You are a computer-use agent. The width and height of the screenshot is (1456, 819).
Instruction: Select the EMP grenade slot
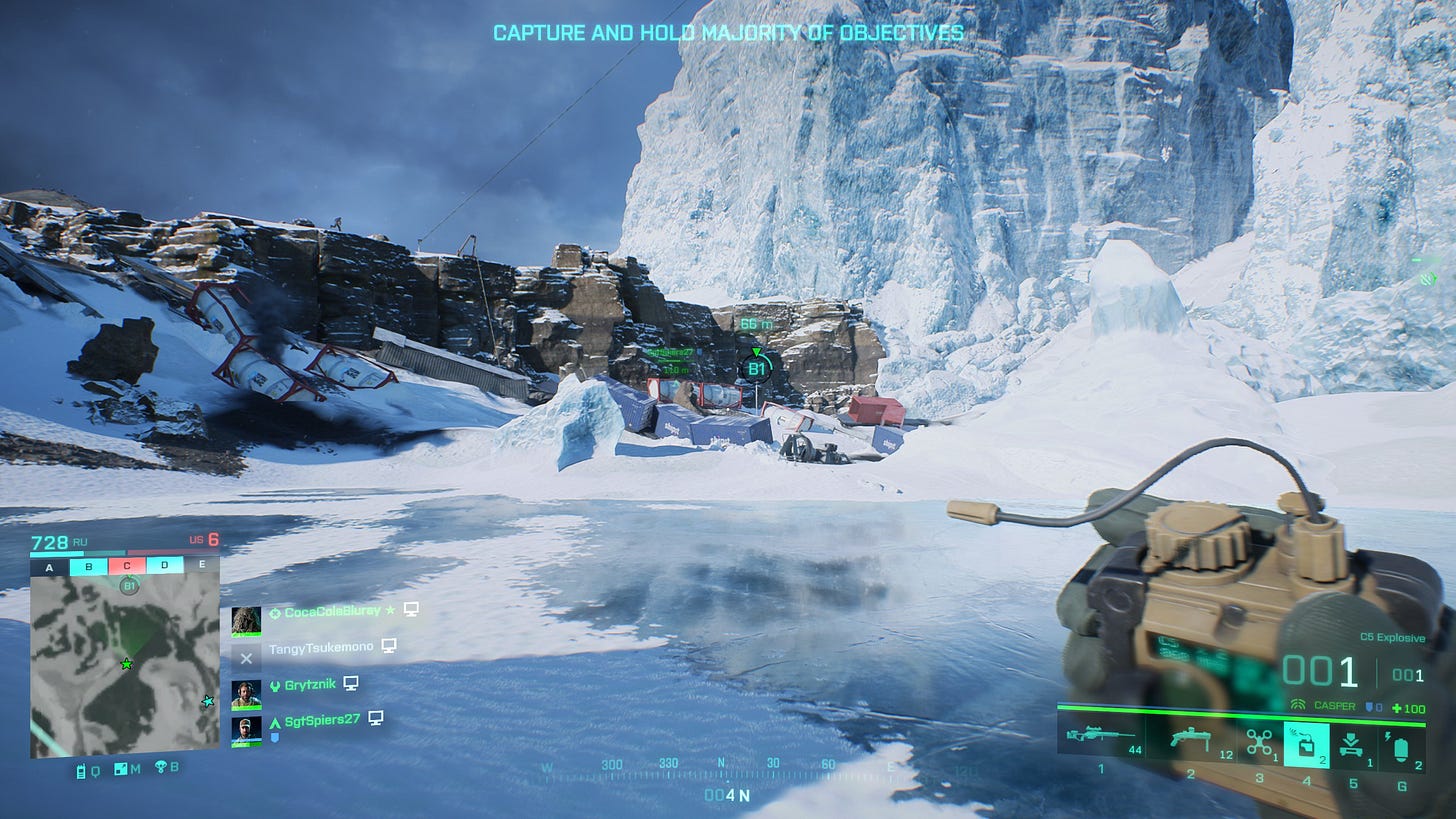tap(1399, 744)
